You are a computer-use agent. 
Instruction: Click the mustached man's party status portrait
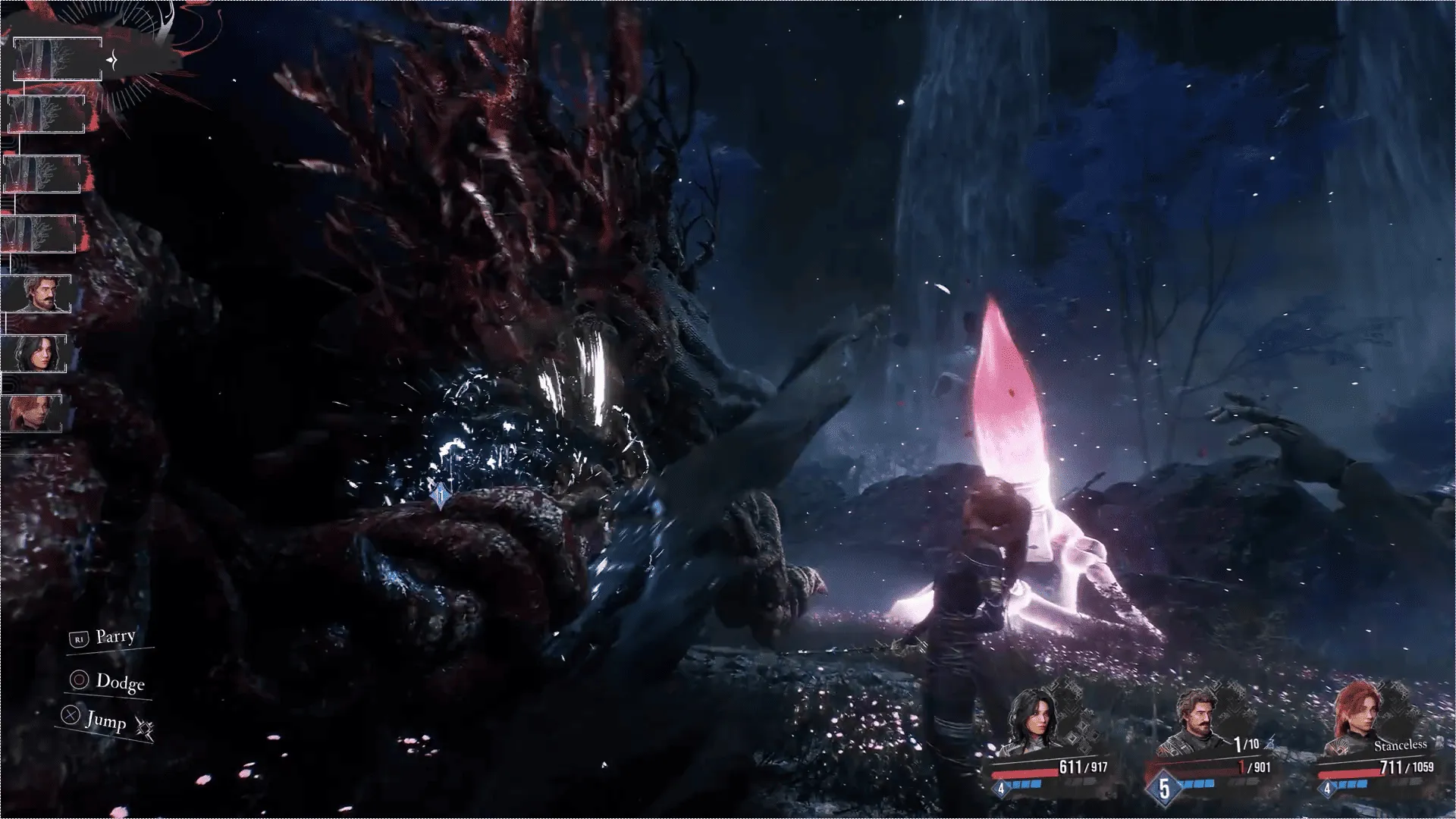1197,717
